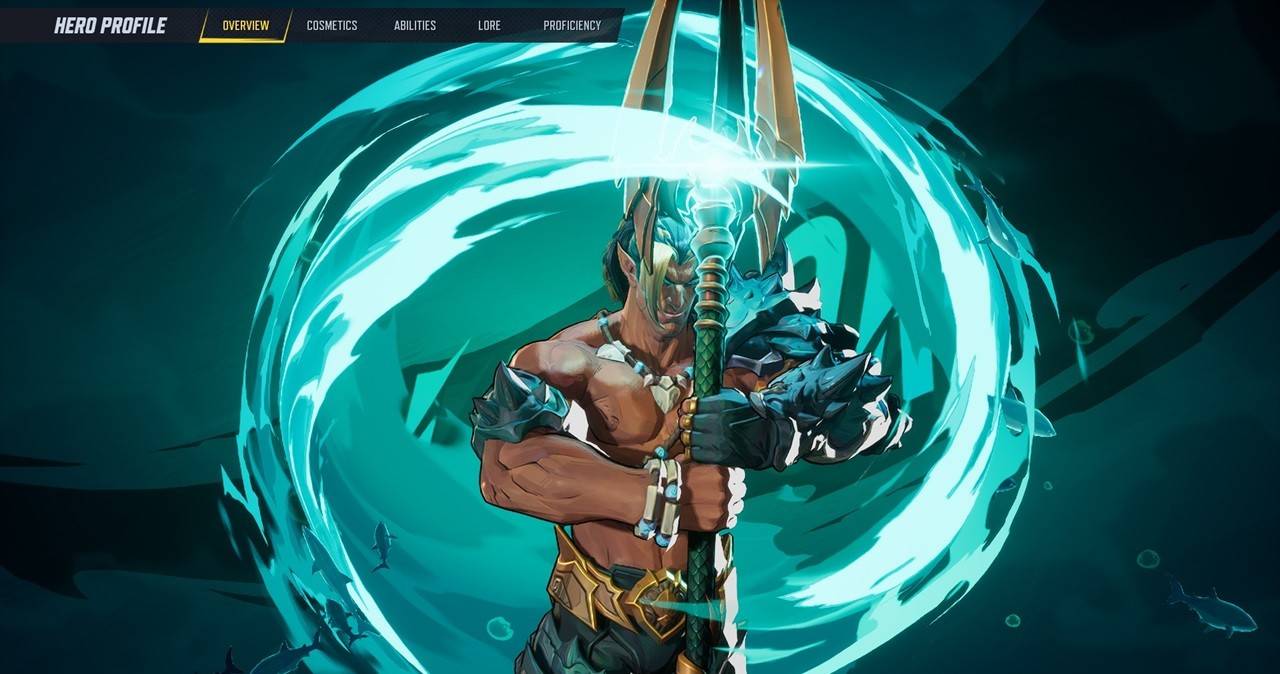Show the hero's Lore tab
1280x674 pixels.
[489, 26]
